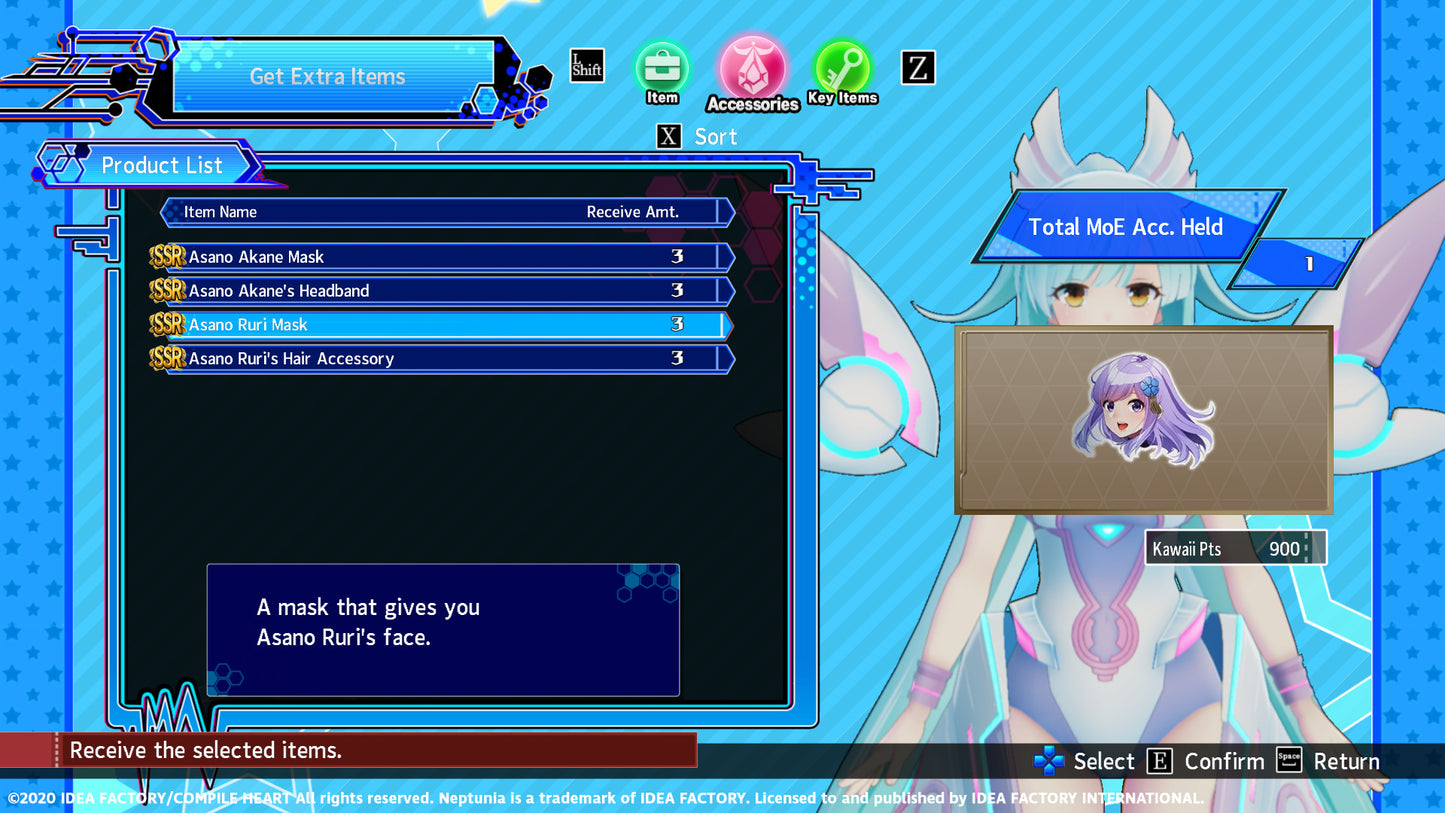This screenshot has height=813, width=1445.
Task: Click the Z key indicator
Action: point(917,67)
